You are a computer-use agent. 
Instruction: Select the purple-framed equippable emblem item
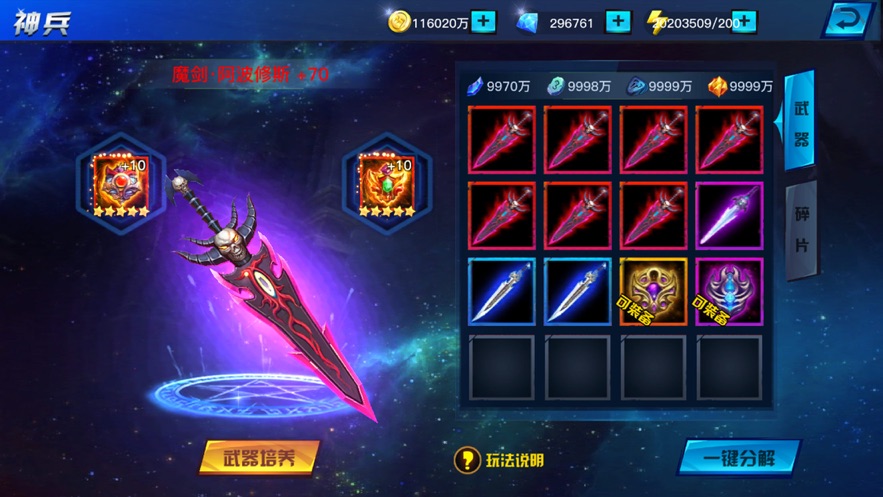tap(729, 291)
